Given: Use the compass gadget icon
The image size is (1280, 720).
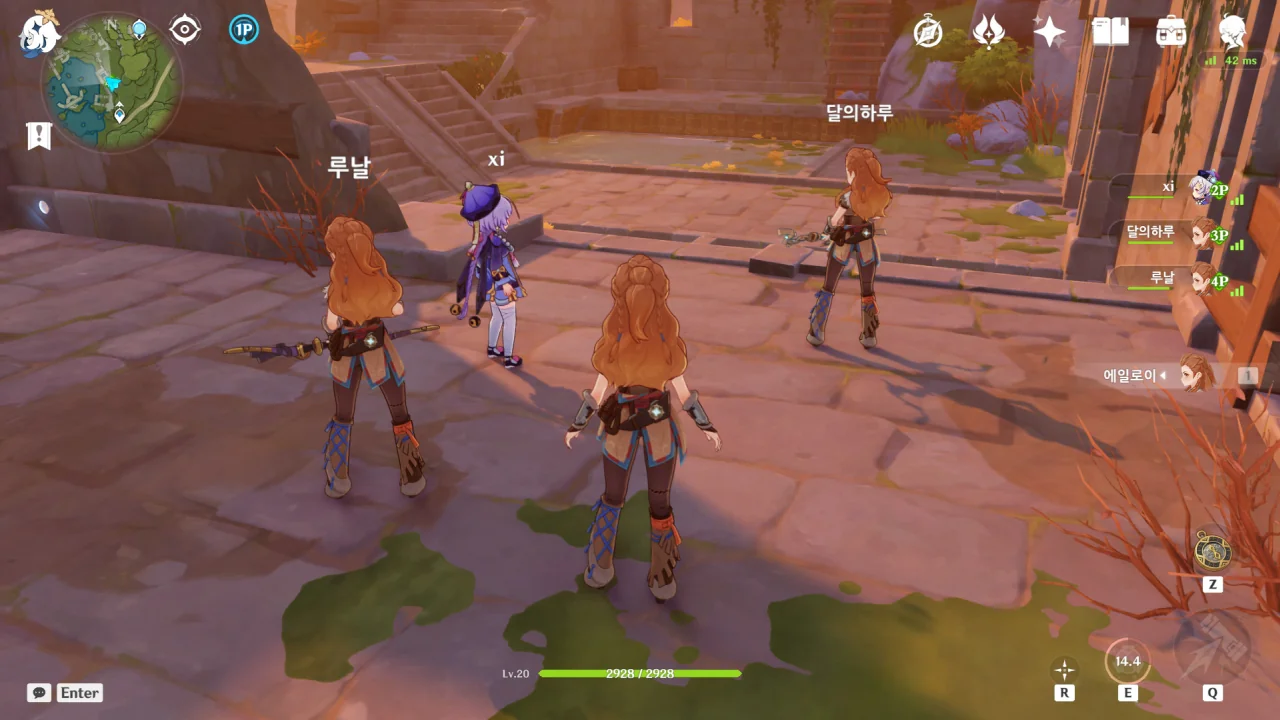Looking at the screenshot, I should pos(1212,551).
